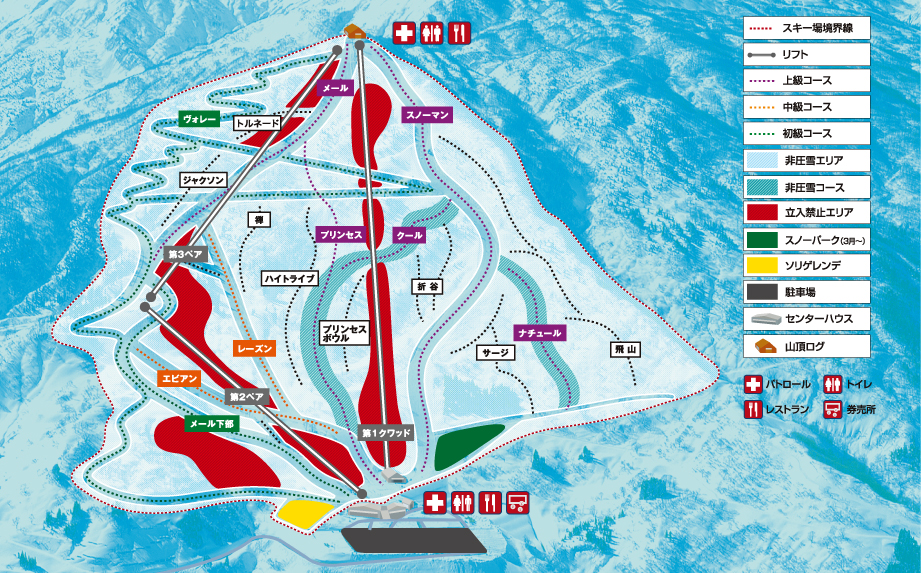
Task: Select the エビアン course marker
Action: coord(180,378)
